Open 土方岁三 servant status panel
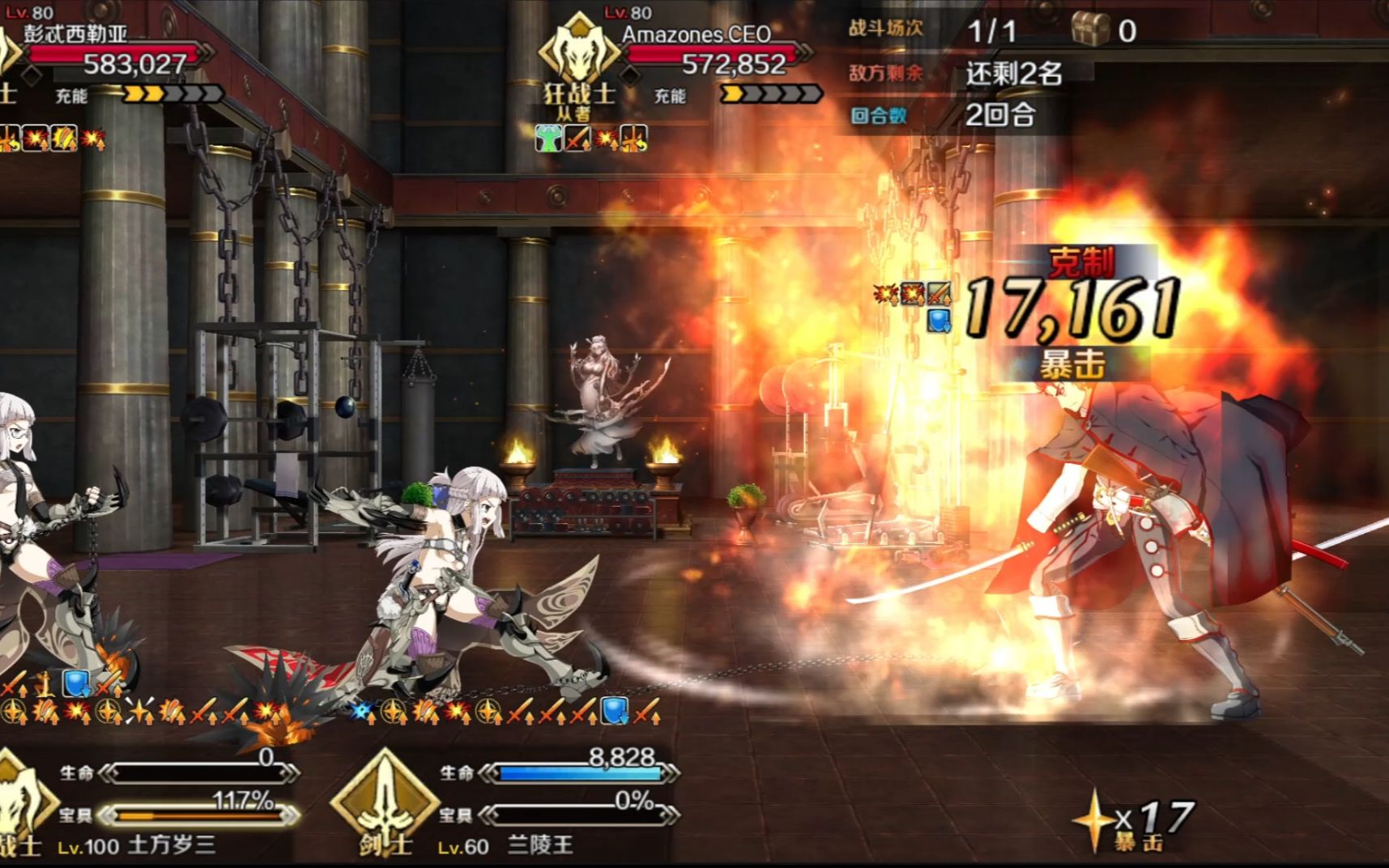The image size is (1389, 868). point(172,846)
